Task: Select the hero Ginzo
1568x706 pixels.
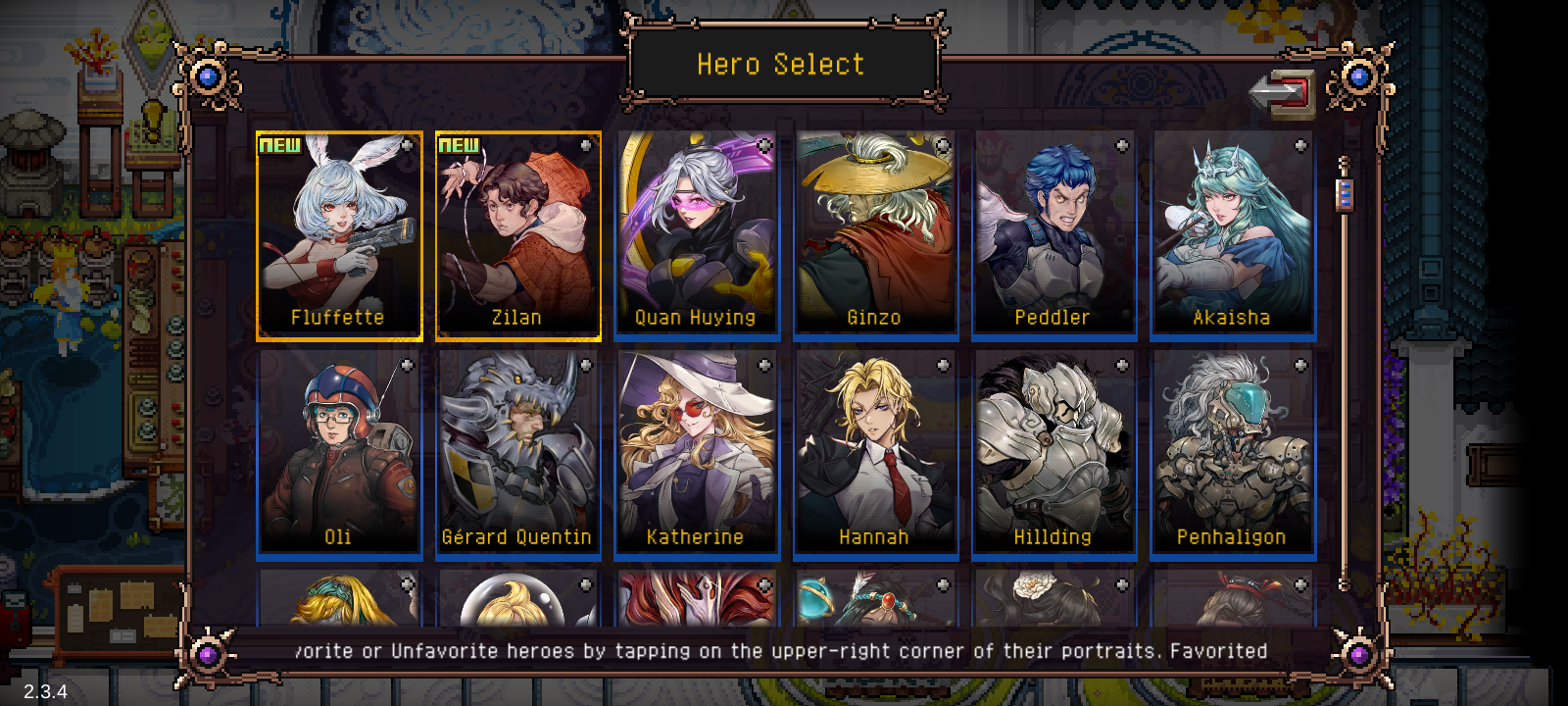Action: tap(874, 233)
